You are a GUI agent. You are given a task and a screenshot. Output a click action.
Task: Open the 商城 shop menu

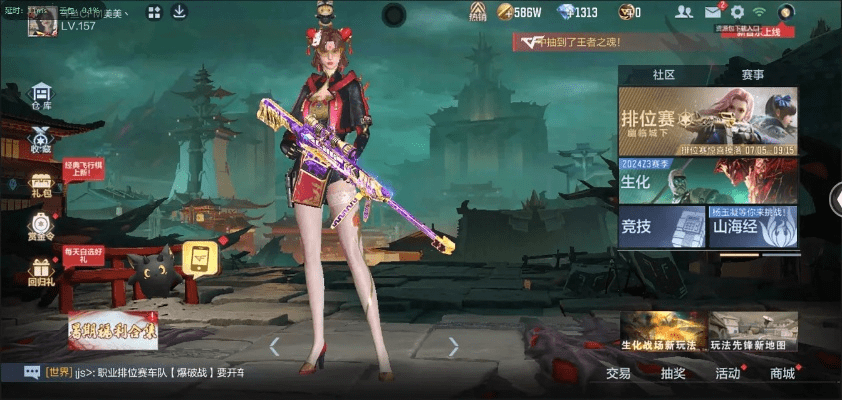(783, 373)
